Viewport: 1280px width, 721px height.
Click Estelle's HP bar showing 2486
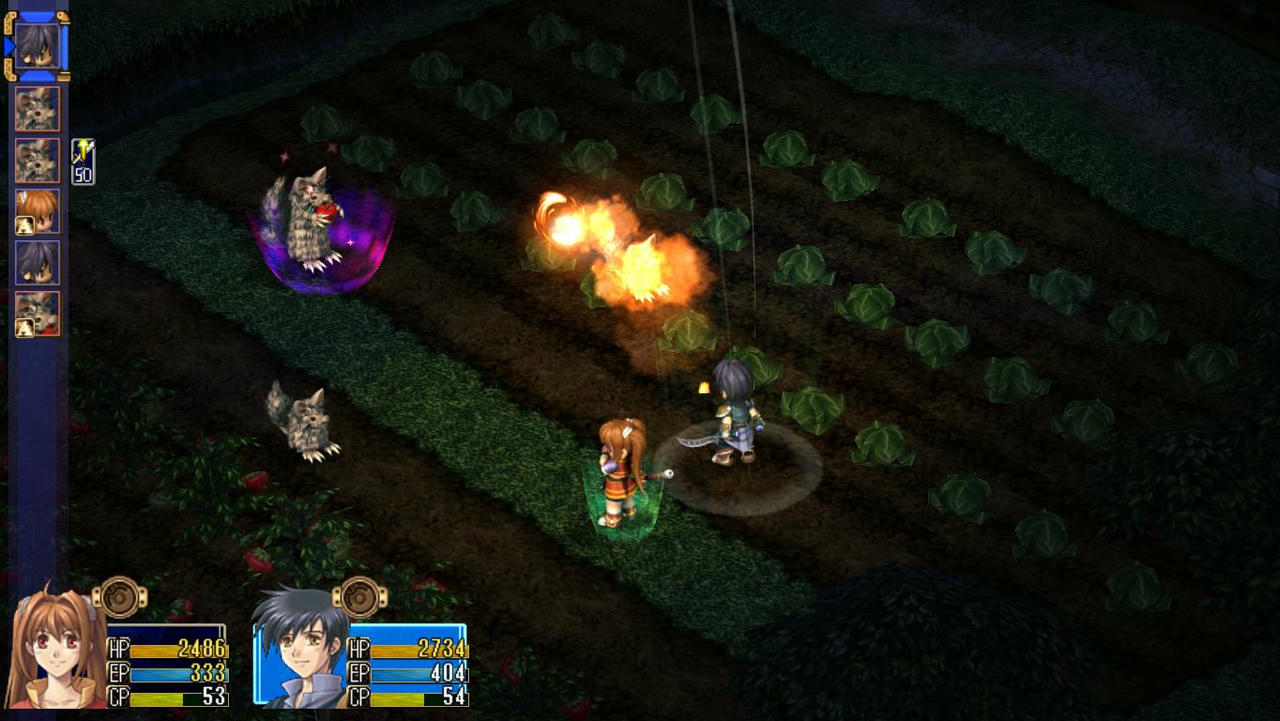pos(180,649)
